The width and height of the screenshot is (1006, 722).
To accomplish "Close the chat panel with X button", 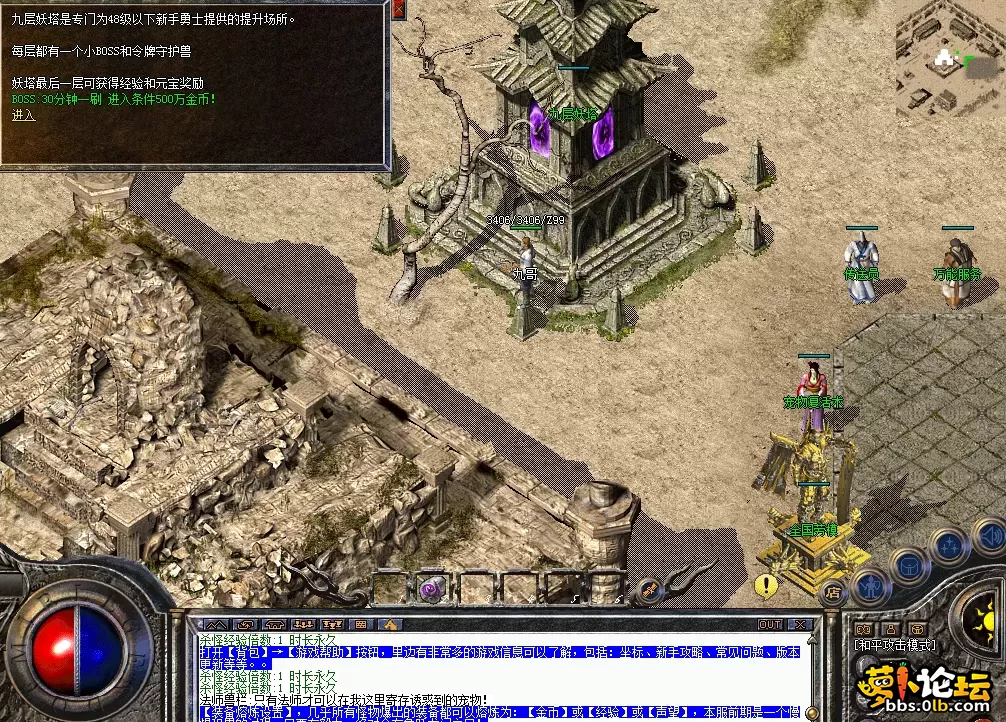I will point(798,625).
